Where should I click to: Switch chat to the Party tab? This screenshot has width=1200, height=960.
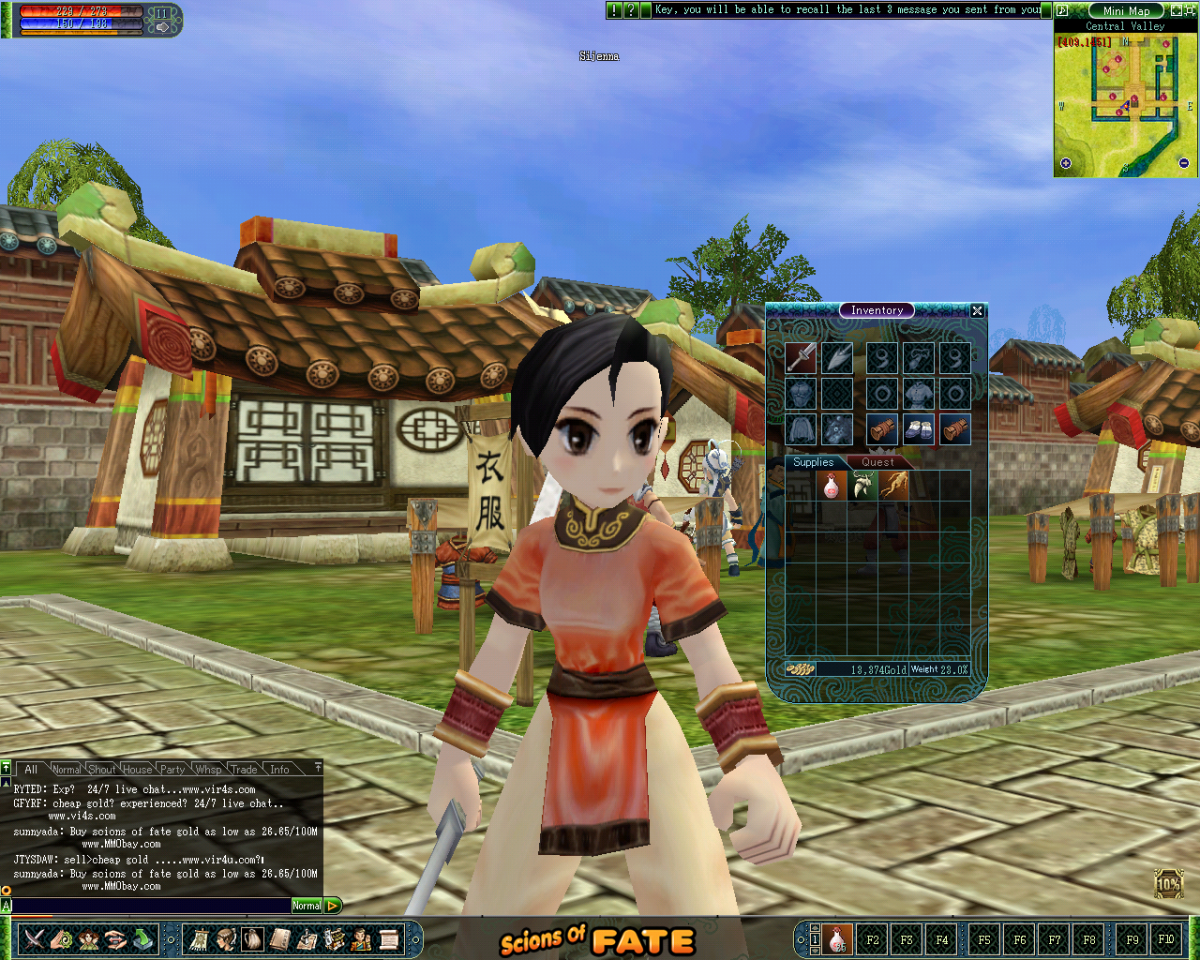[172, 769]
